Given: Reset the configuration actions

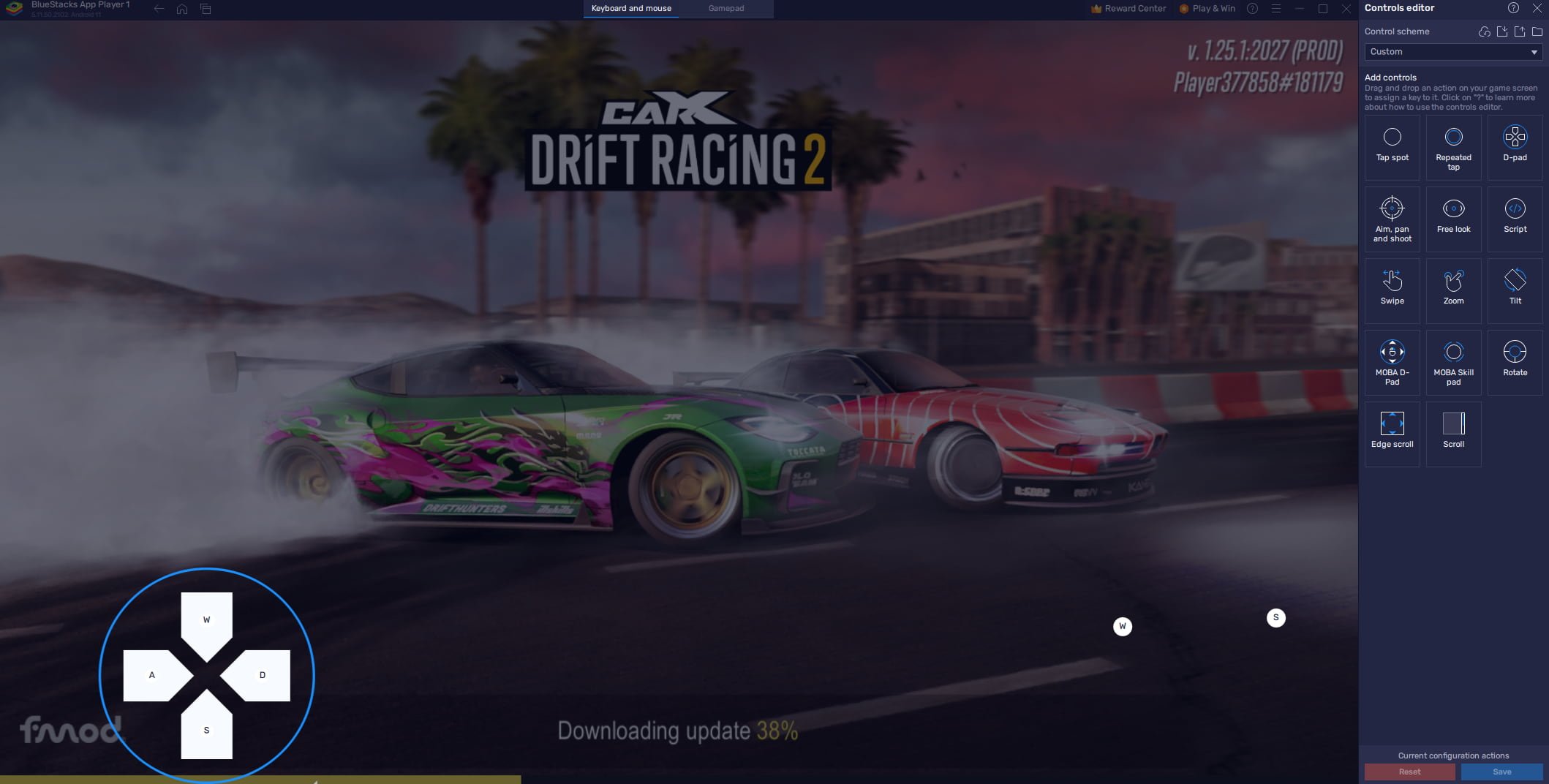Looking at the screenshot, I should [x=1409, y=772].
